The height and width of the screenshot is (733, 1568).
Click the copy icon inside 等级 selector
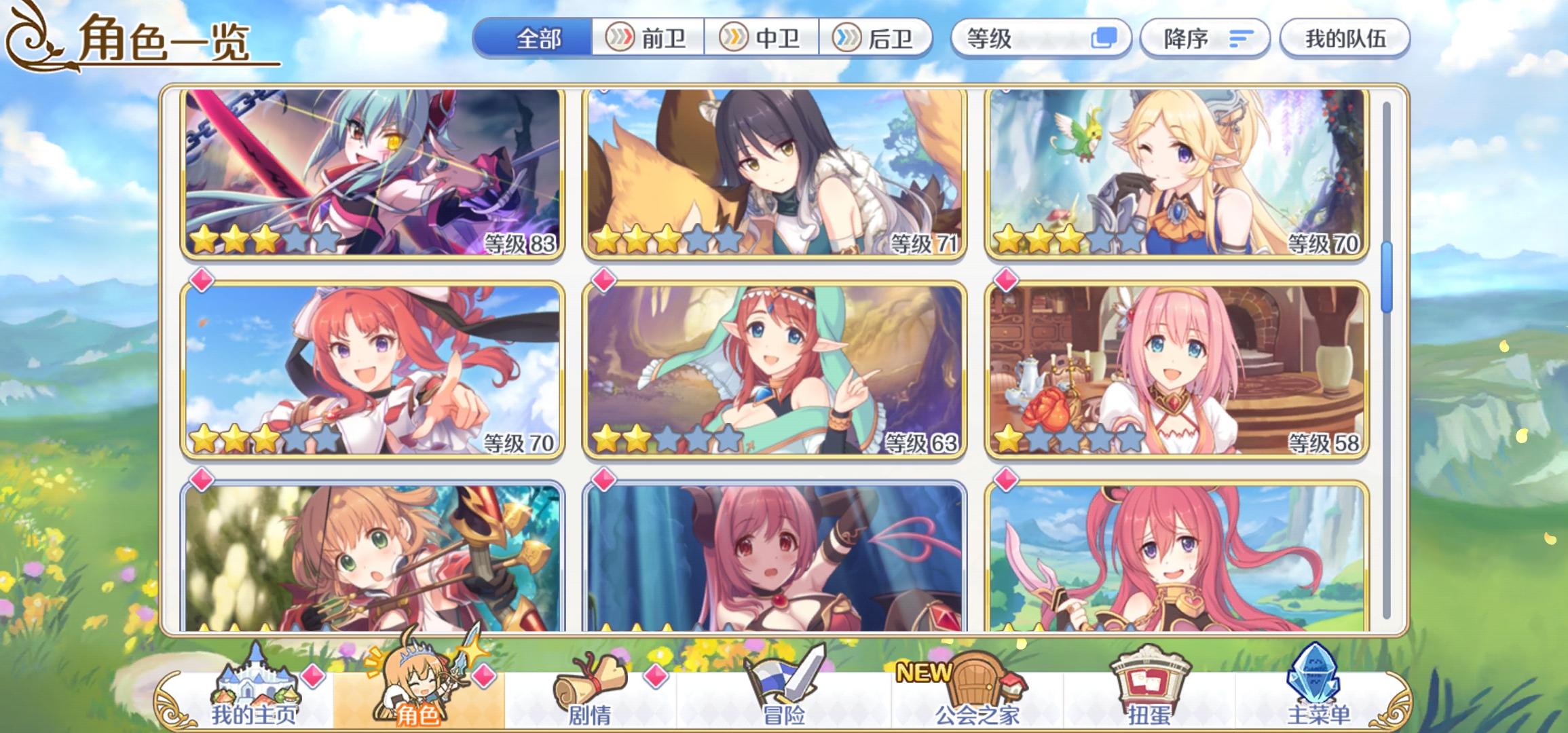pos(1104,39)
